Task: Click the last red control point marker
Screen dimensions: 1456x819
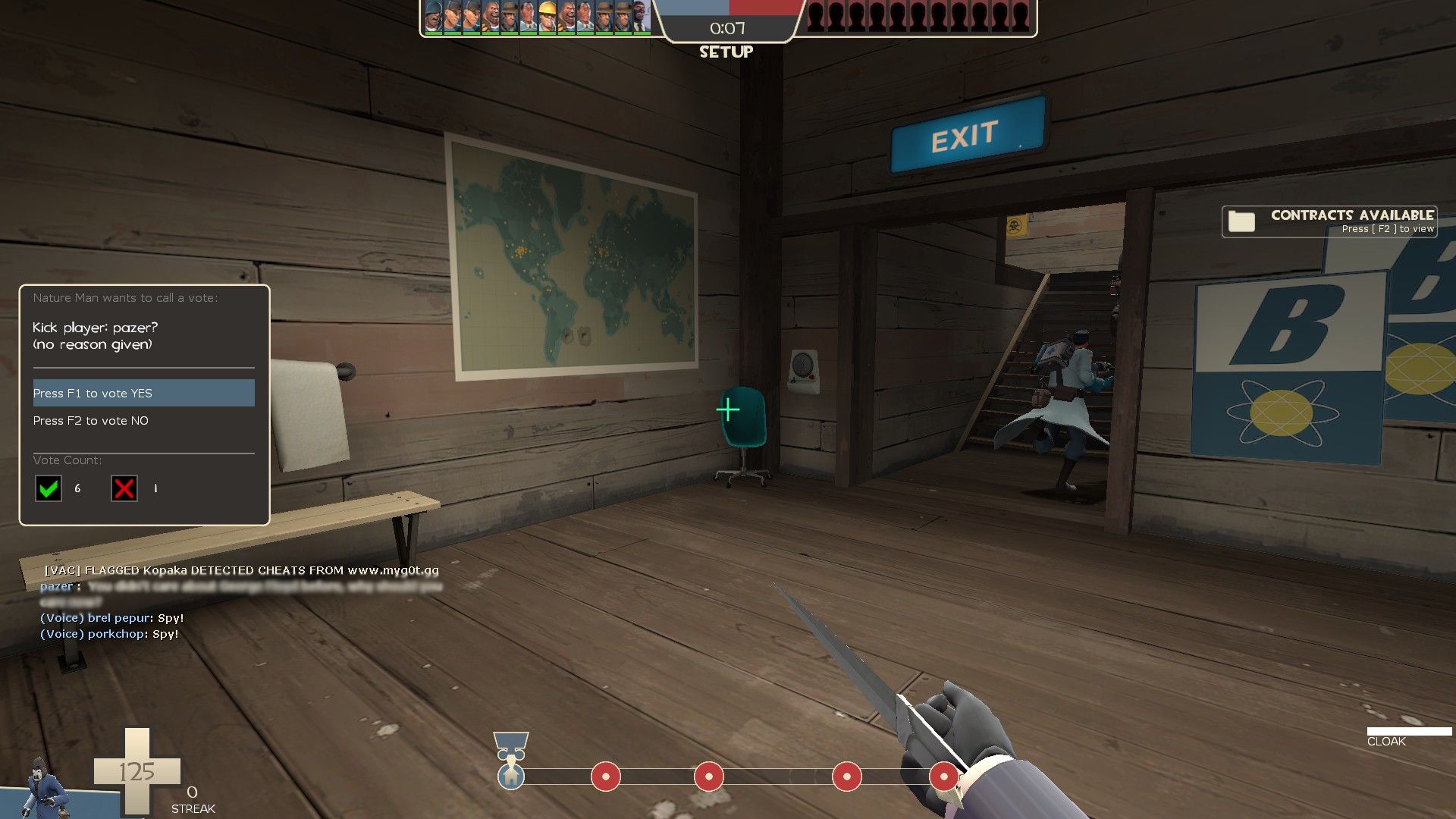Action: coord(943,777)
